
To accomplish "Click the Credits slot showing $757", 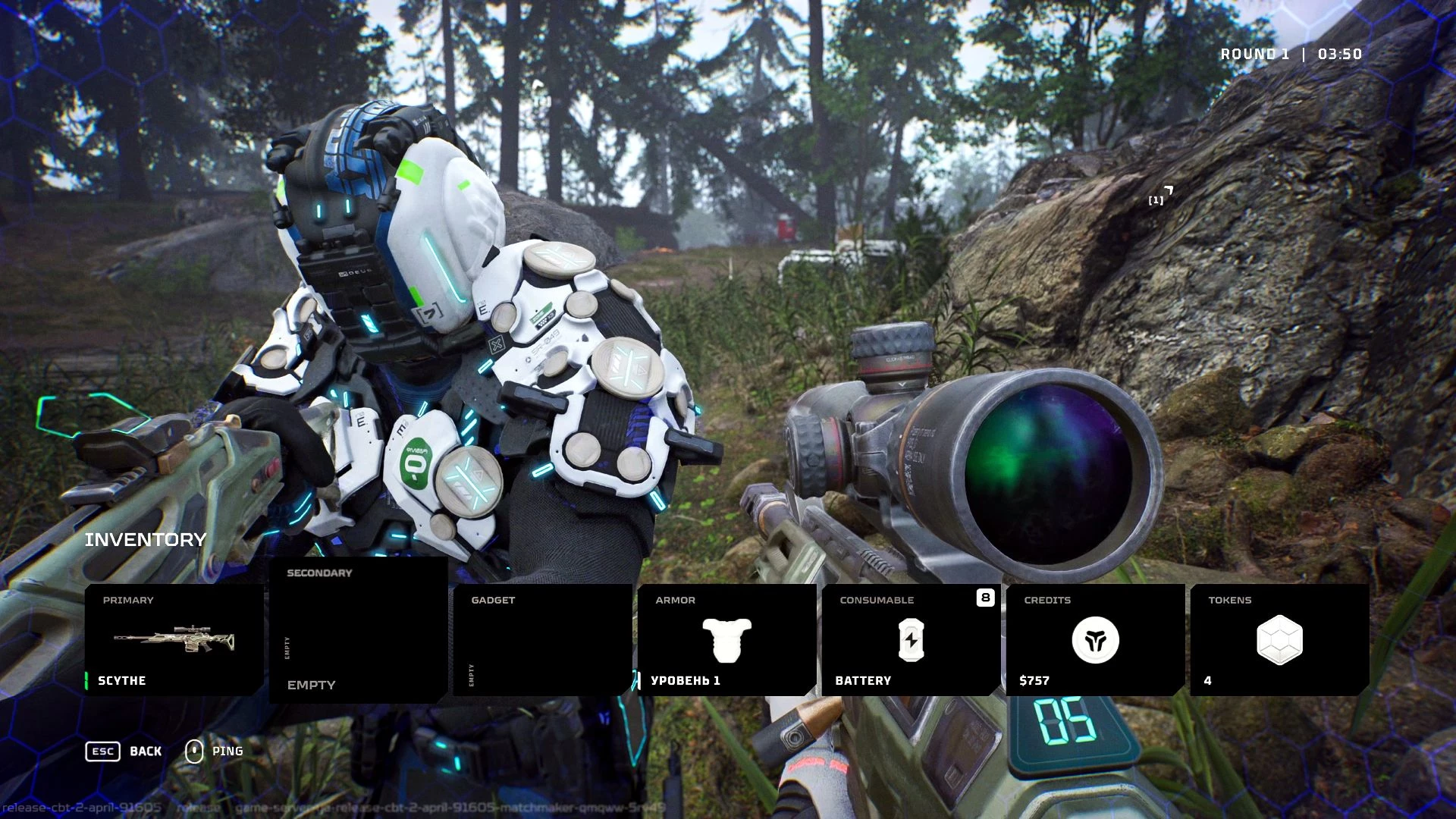I will pos(1095,639).
